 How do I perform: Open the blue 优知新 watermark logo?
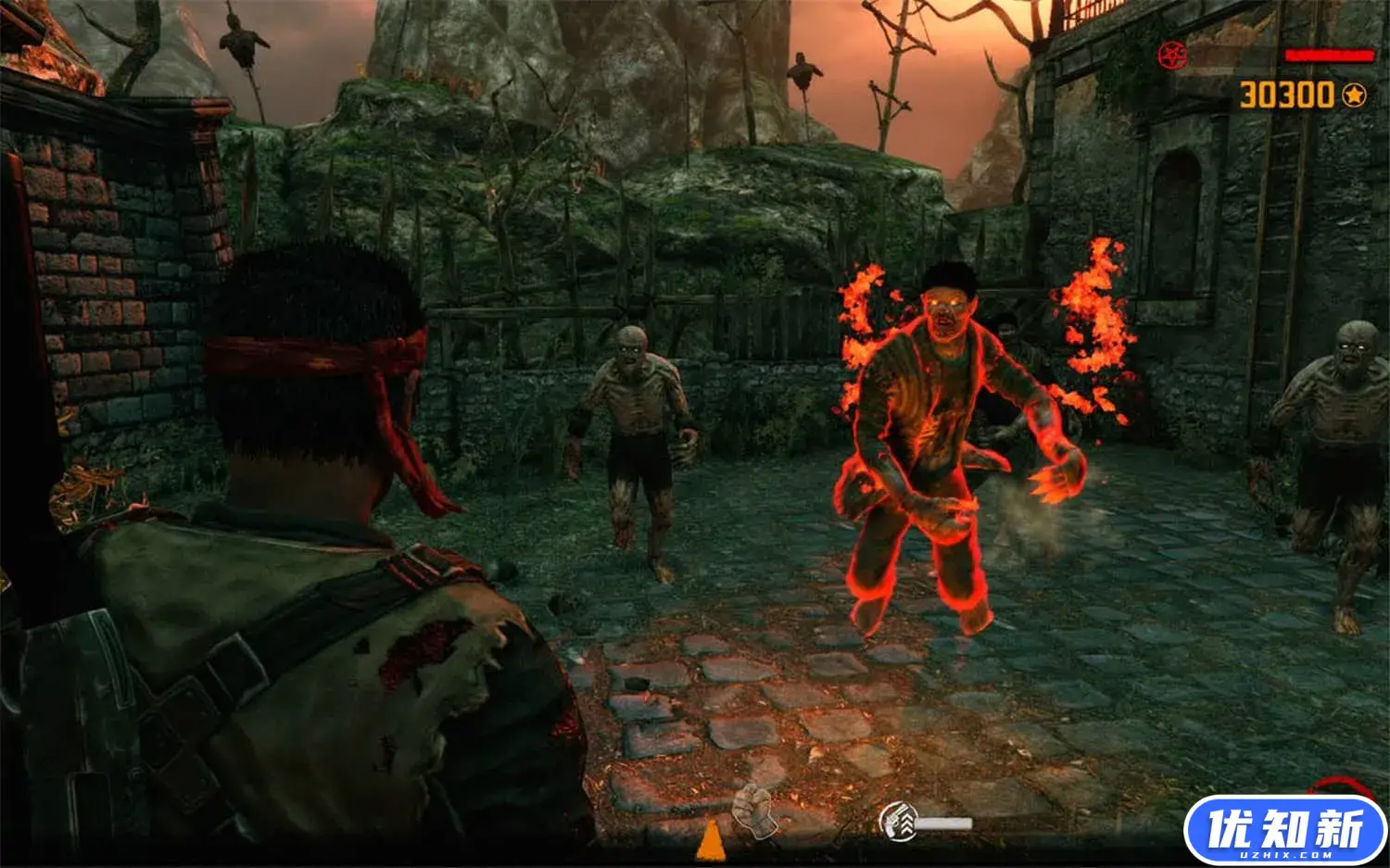[x=1284, y=829]
